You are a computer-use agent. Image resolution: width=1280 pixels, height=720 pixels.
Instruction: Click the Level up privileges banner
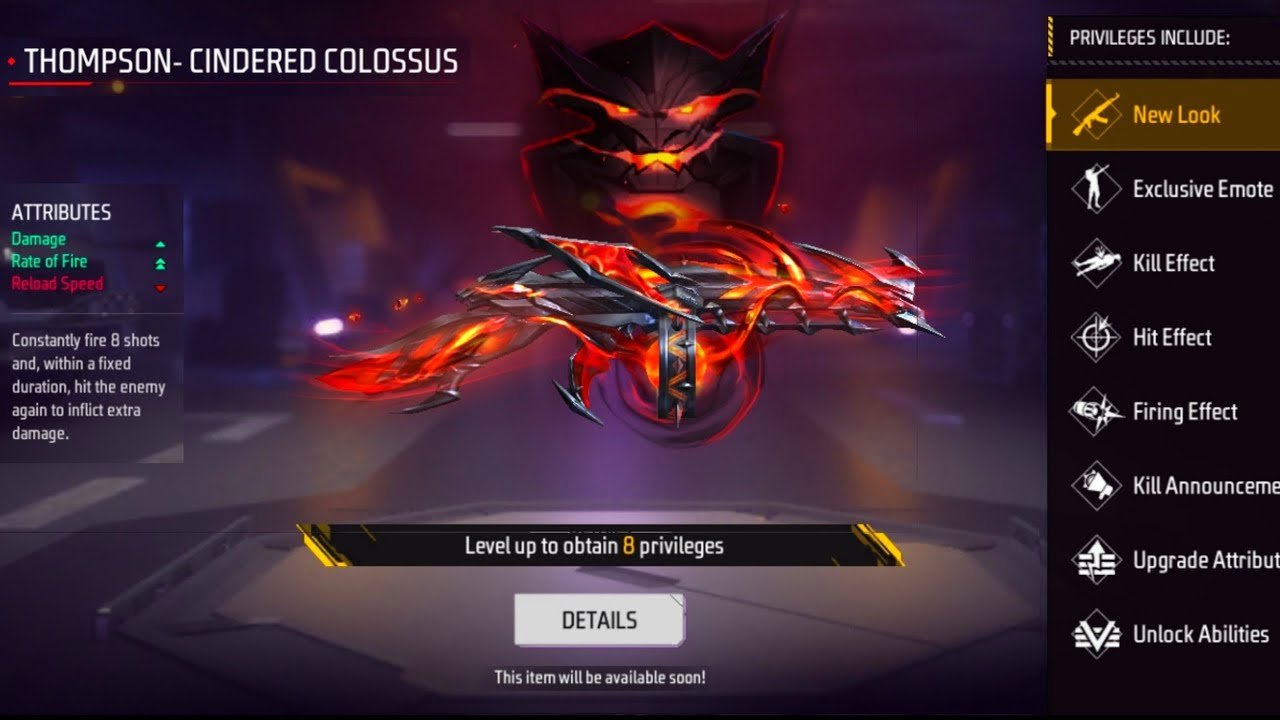(598, 546)
